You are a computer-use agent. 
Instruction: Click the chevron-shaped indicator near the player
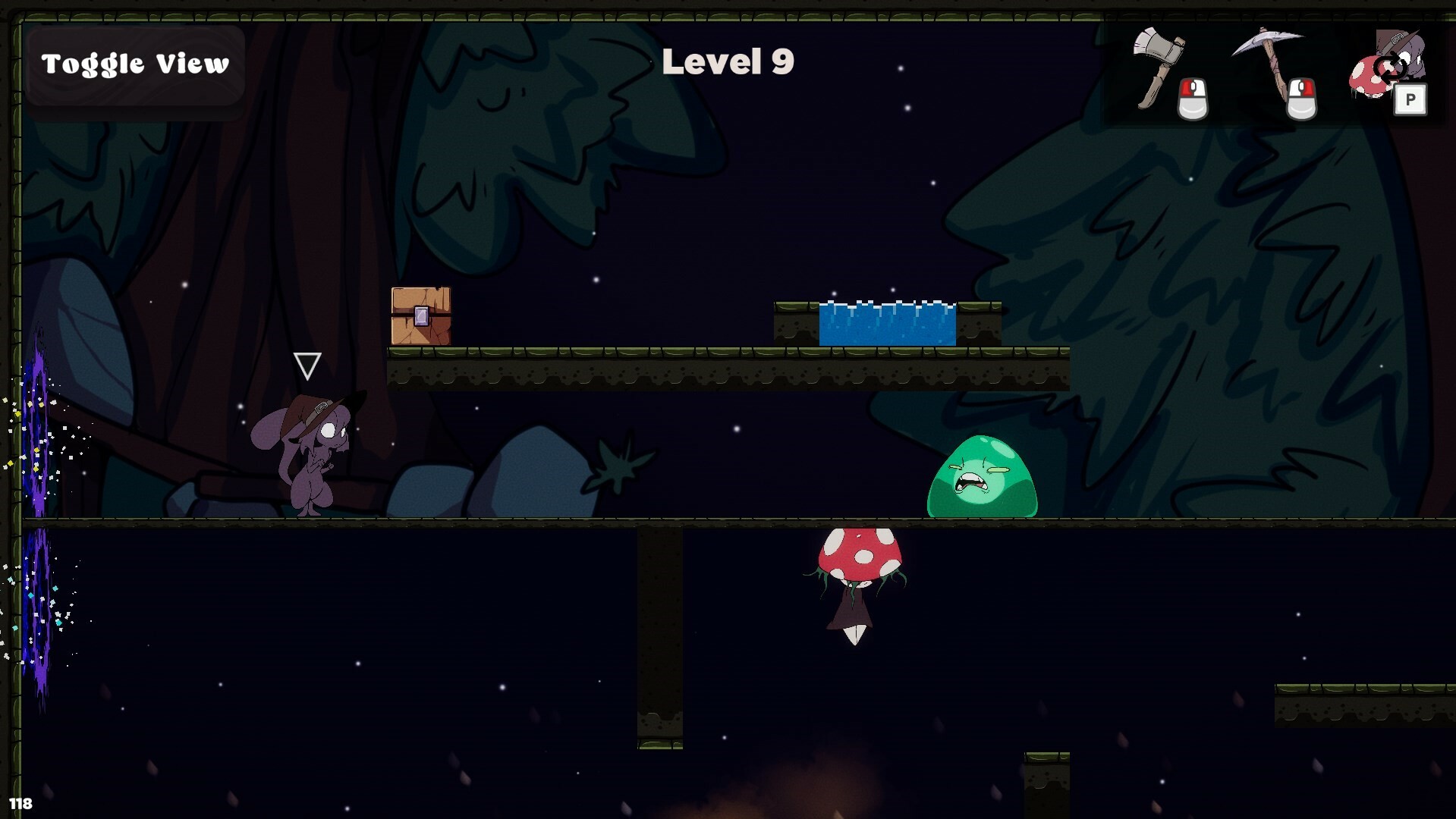click(307, 366)
